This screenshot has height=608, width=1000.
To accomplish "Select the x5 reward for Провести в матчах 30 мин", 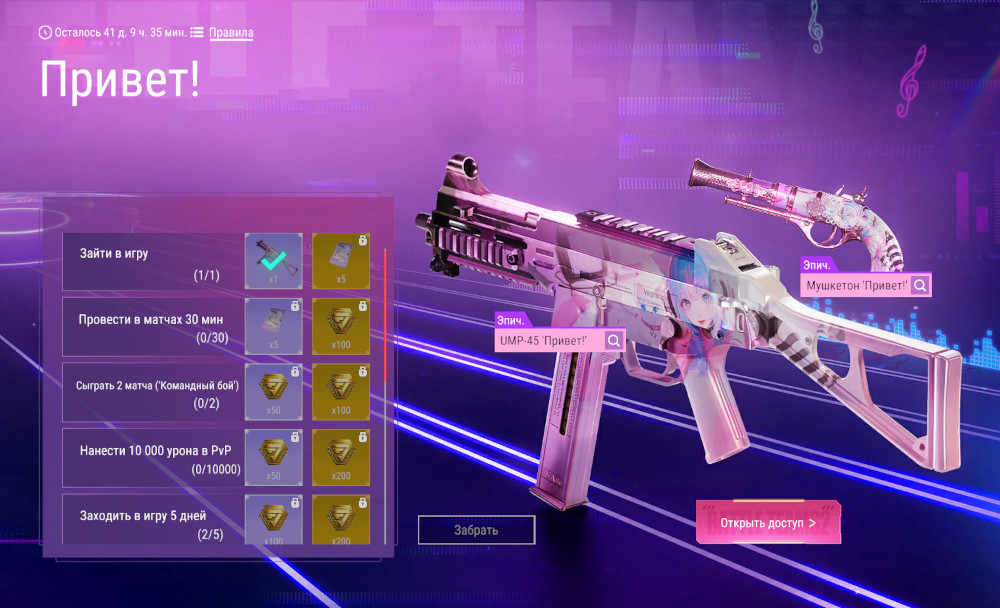I will pos(274,326).
